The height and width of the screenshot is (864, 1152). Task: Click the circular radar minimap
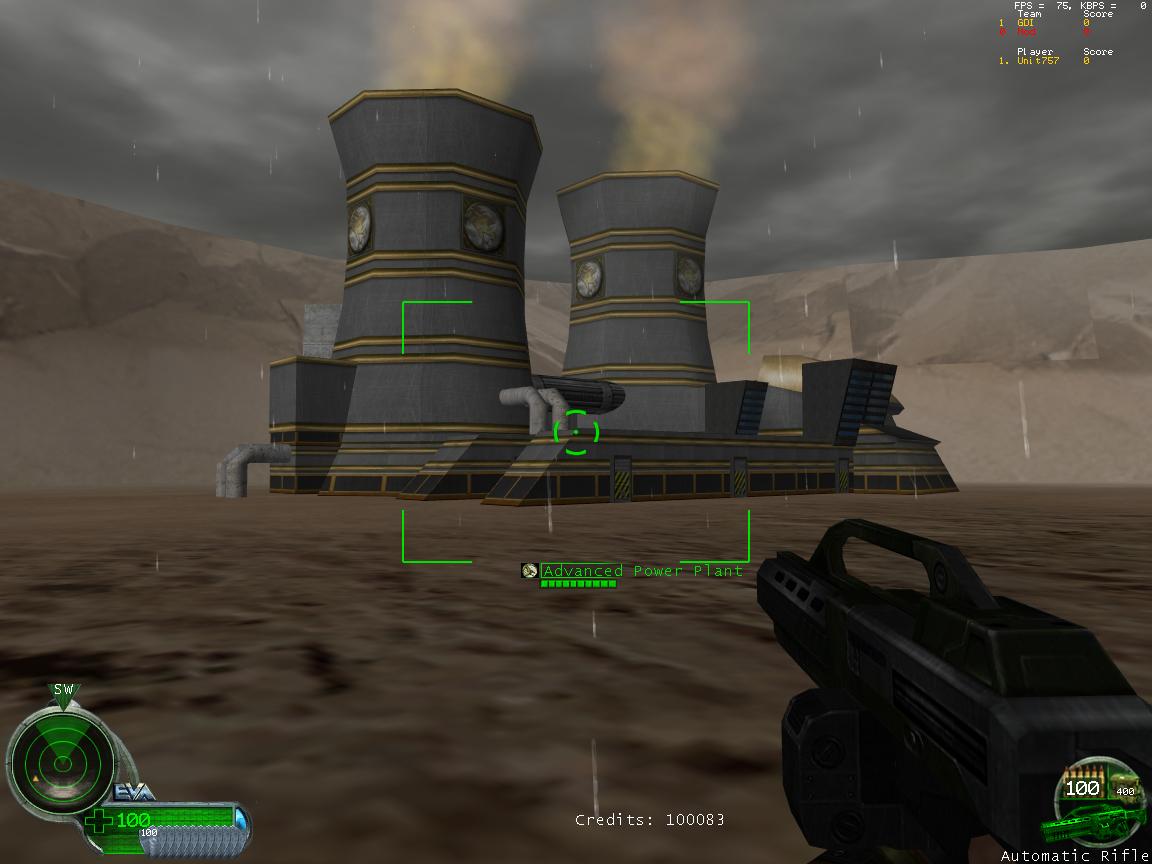[x=62, y=765]
